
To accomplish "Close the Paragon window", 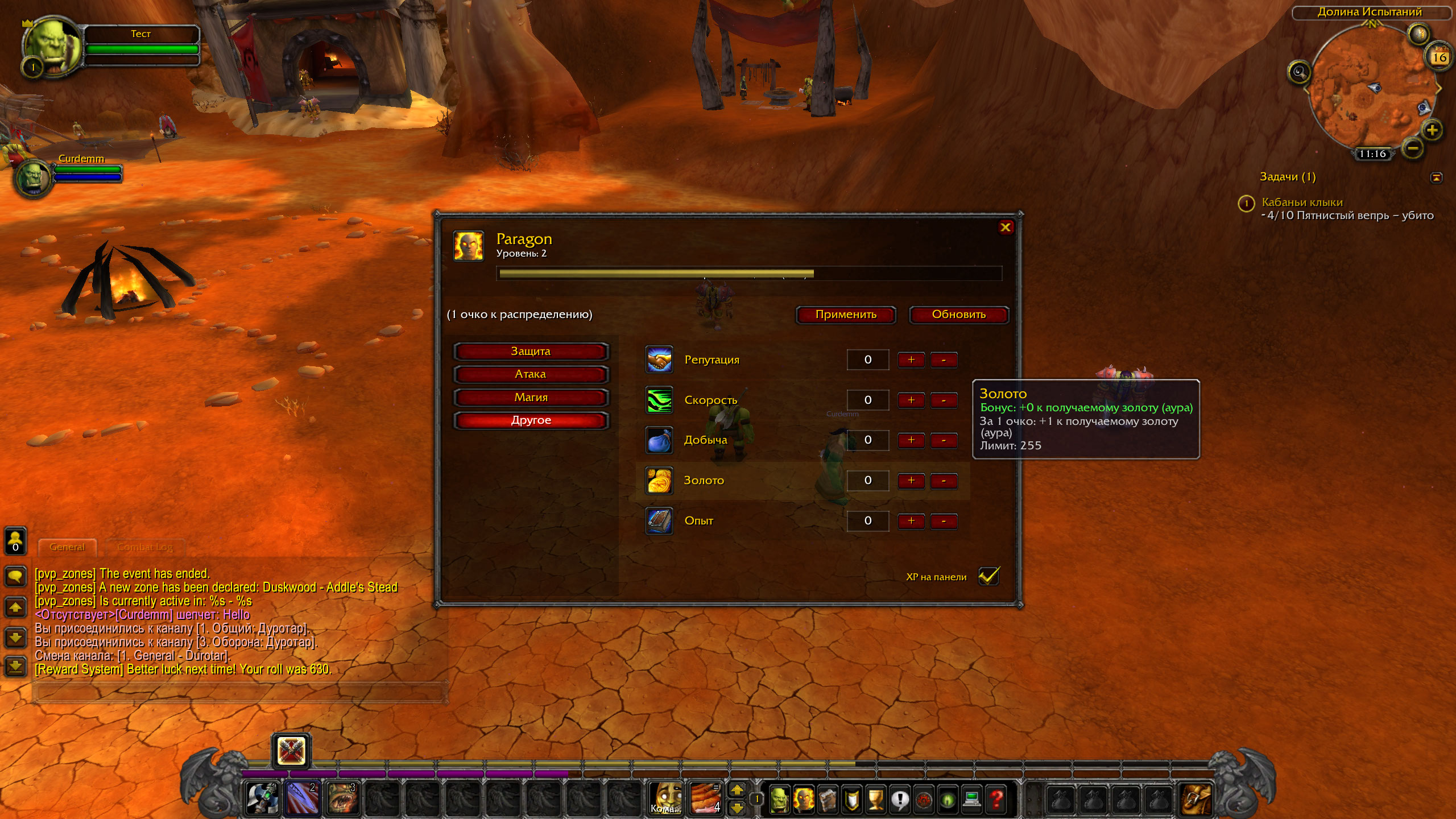I will pyautogui.click(x=1005, y=227).
